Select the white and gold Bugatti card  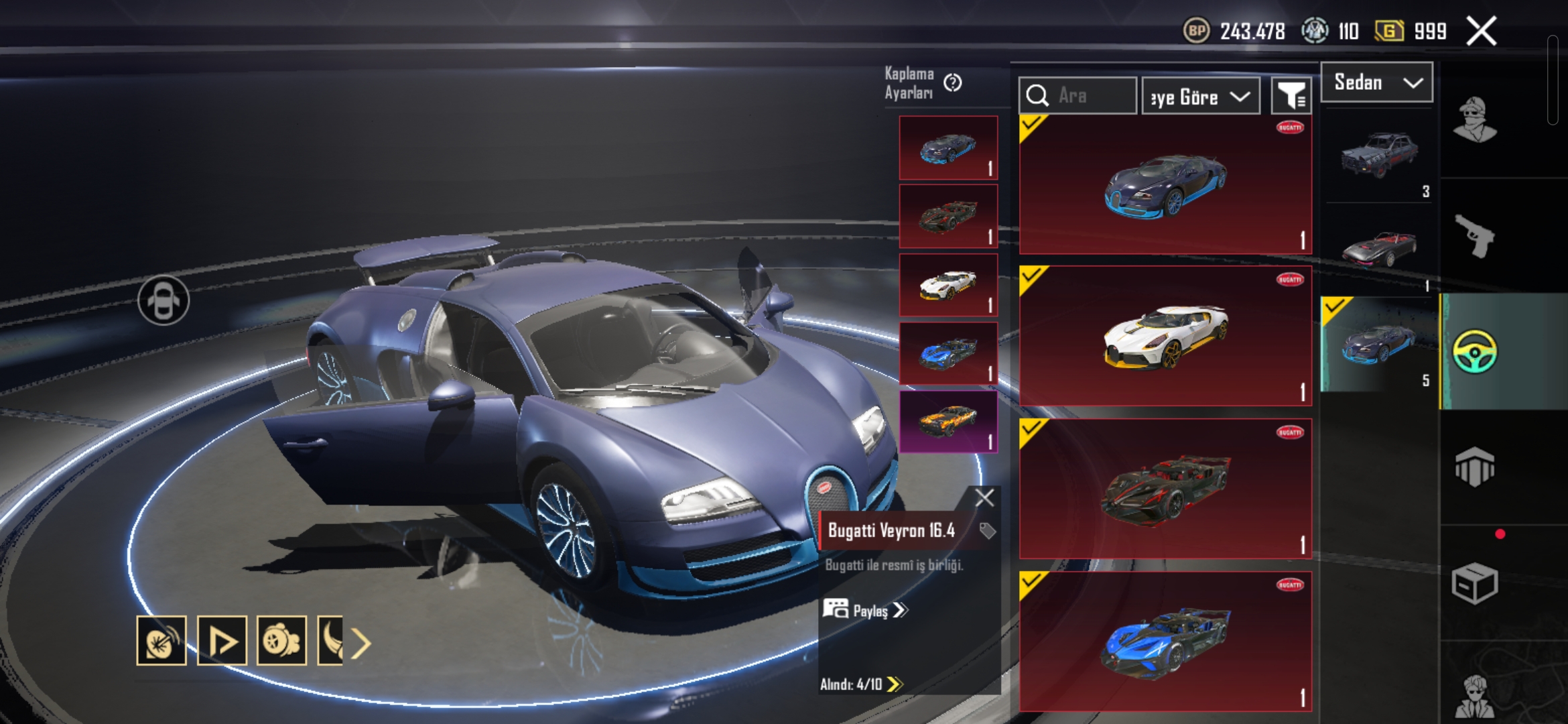point(1165,337)
